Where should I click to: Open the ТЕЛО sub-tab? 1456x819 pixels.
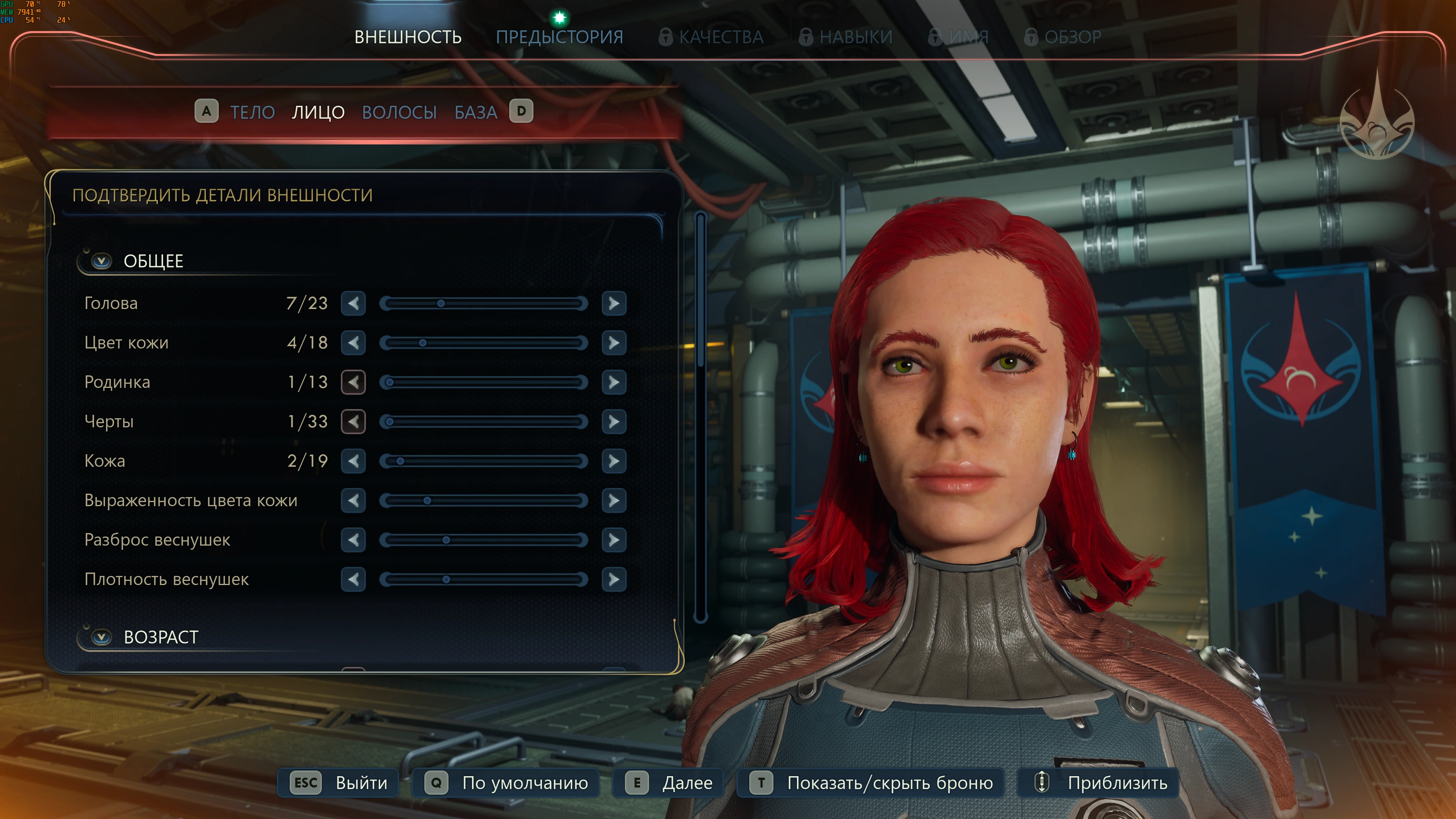(252, 112)
